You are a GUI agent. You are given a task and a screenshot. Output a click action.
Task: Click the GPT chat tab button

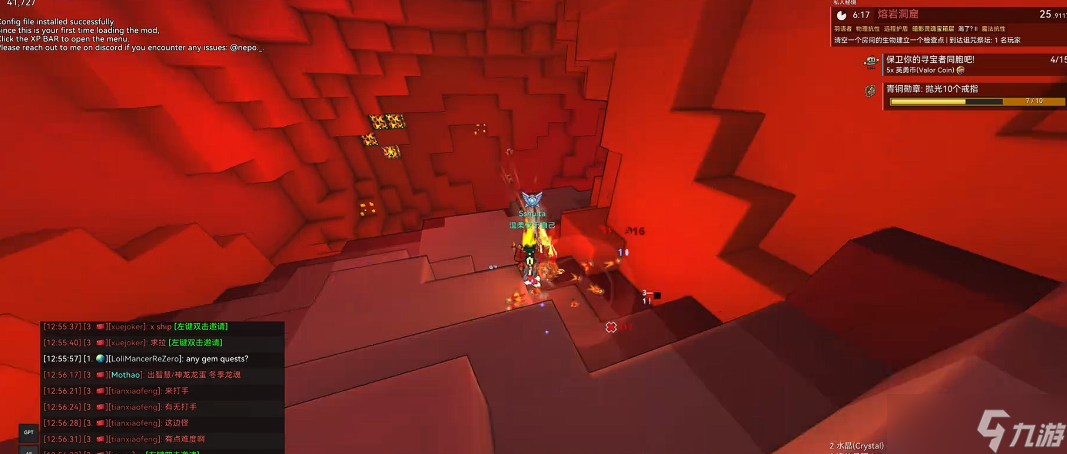28,432
